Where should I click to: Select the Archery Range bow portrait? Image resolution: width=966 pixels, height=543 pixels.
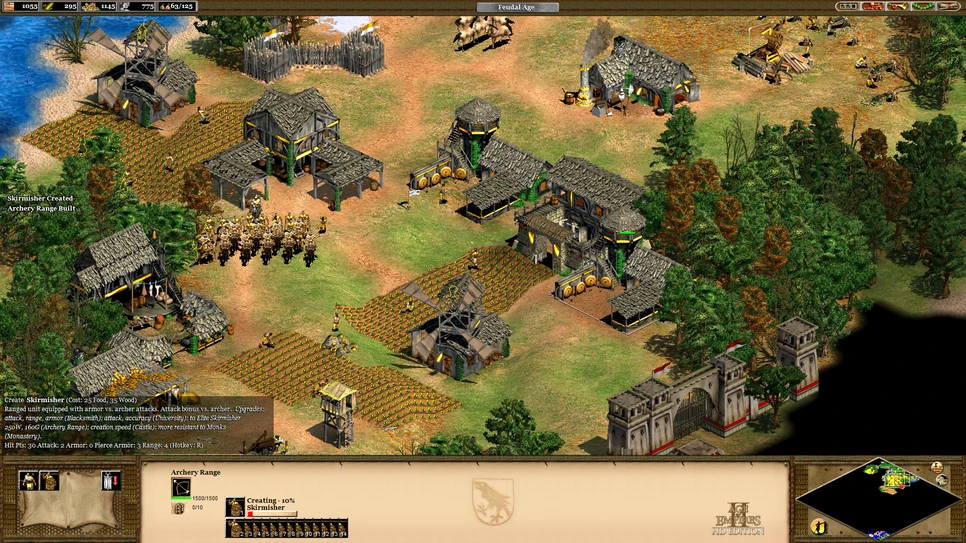(x=181, y=488)
